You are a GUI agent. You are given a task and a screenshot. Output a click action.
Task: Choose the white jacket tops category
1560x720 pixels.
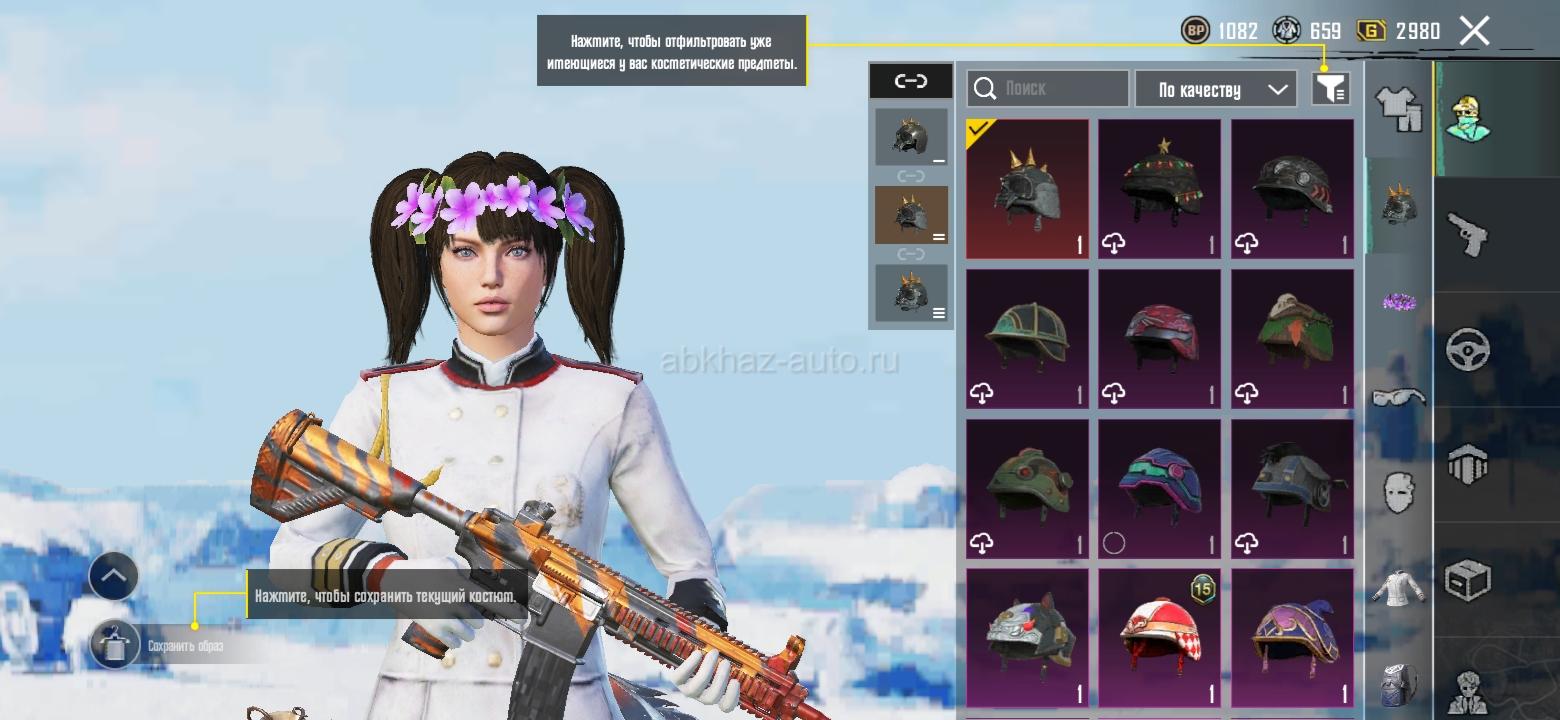pyautogui.click(x=1398, y=588)
